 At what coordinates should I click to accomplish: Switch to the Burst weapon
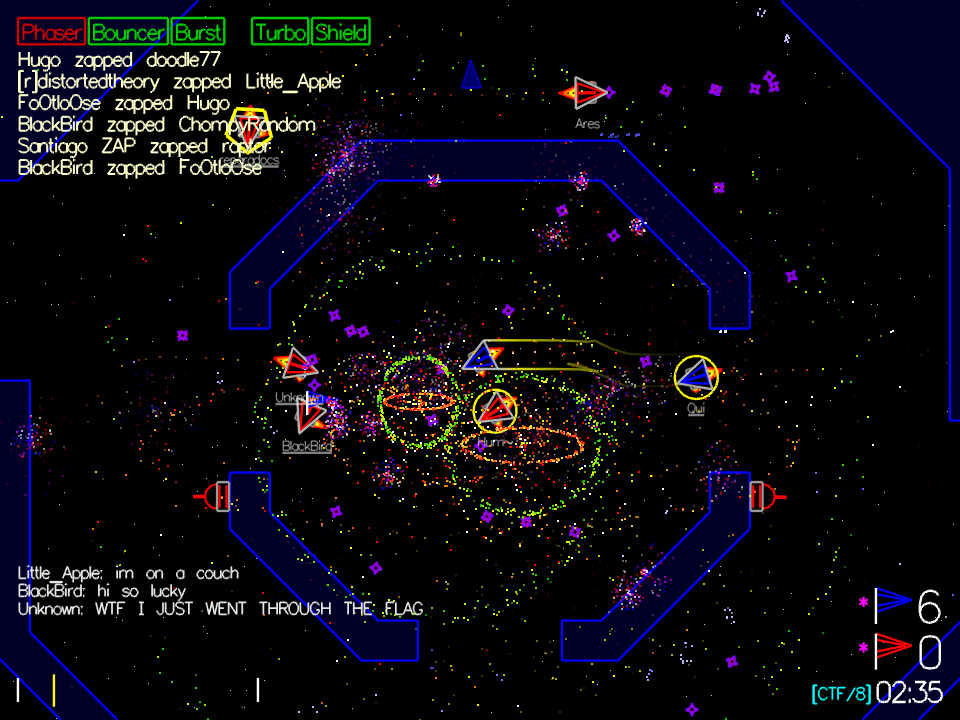point(198,32)
